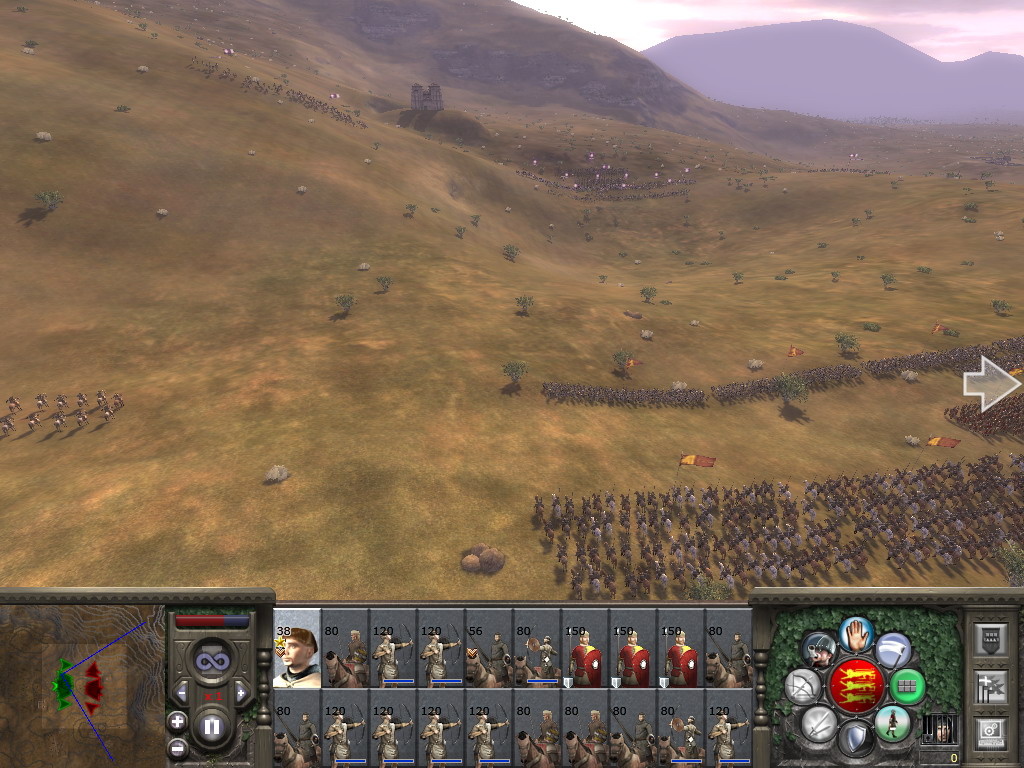Toggle the run mode soldier button
1024x768 pixels.
pyautogui.click(x=892, y=723)
